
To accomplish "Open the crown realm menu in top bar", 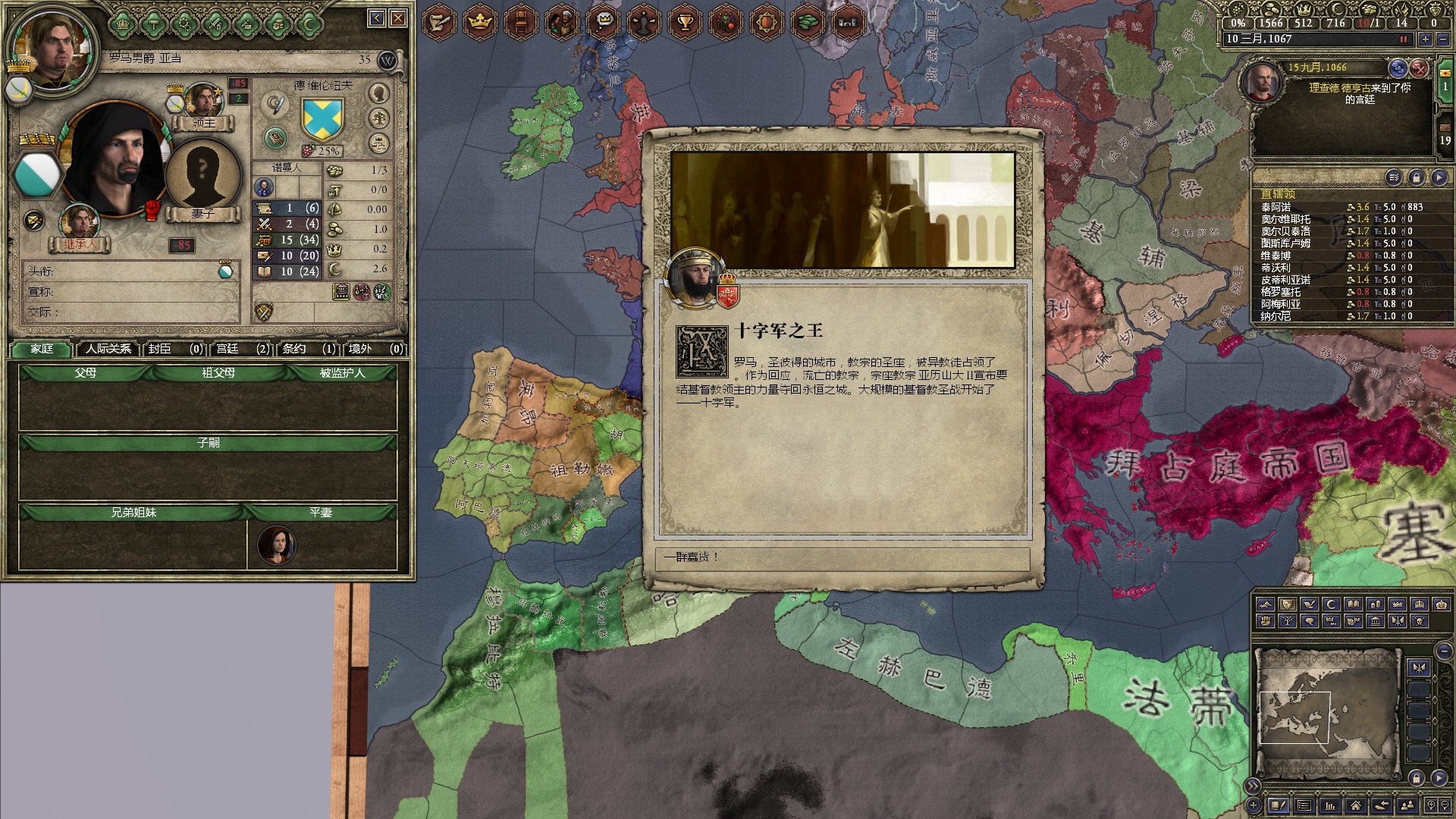I will 480,22.
